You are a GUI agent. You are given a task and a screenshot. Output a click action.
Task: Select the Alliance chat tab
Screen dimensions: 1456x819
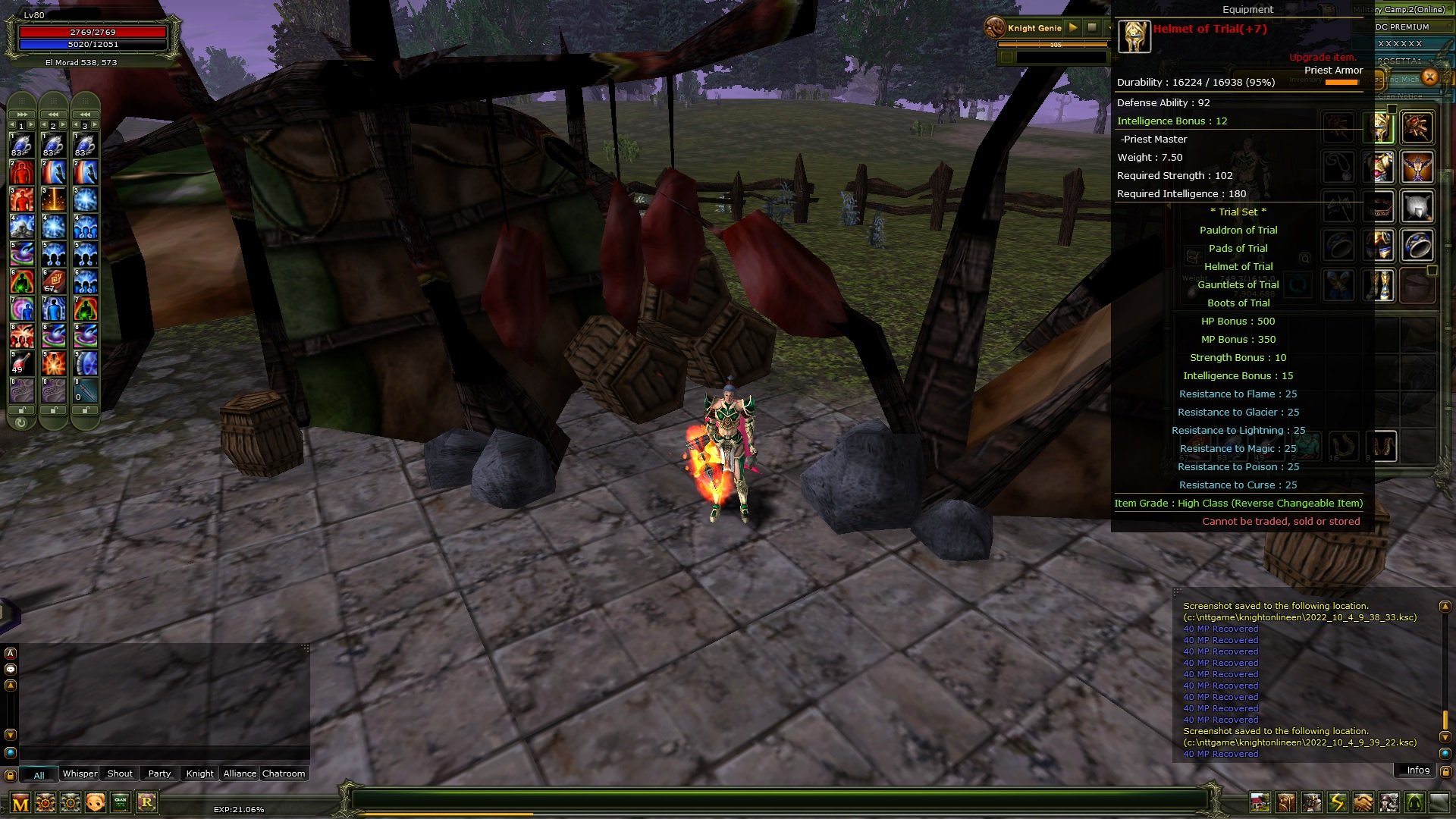pos(239,773)
